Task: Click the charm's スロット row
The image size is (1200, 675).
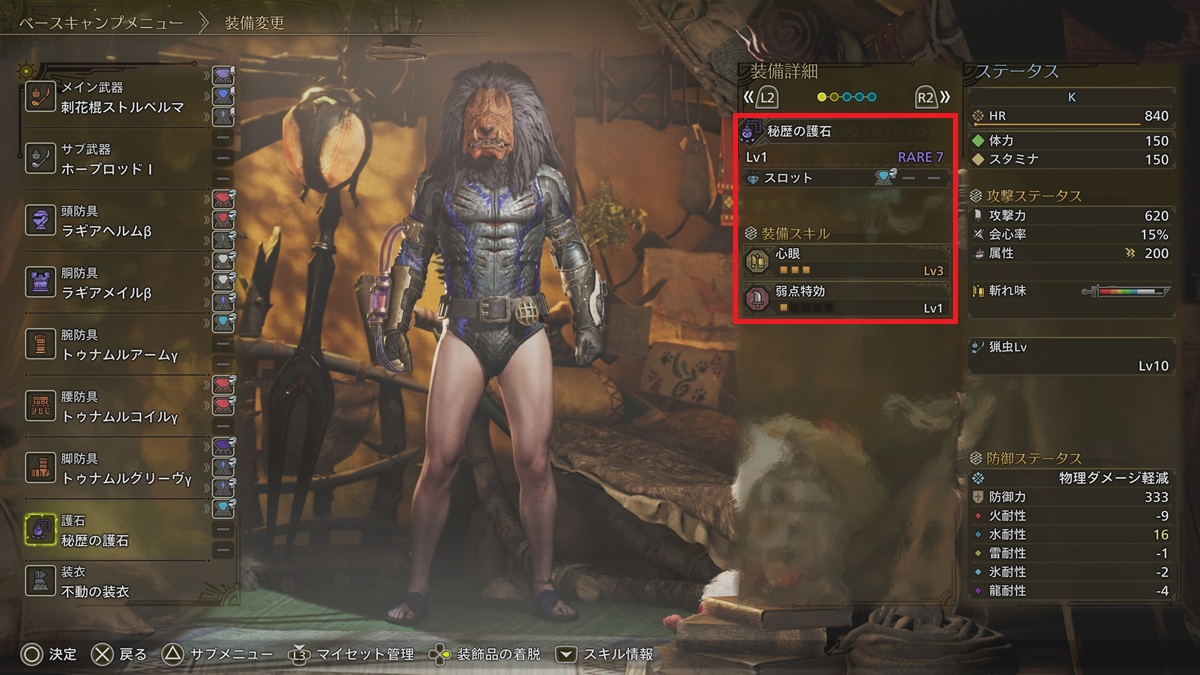Action: pos(845,178)
